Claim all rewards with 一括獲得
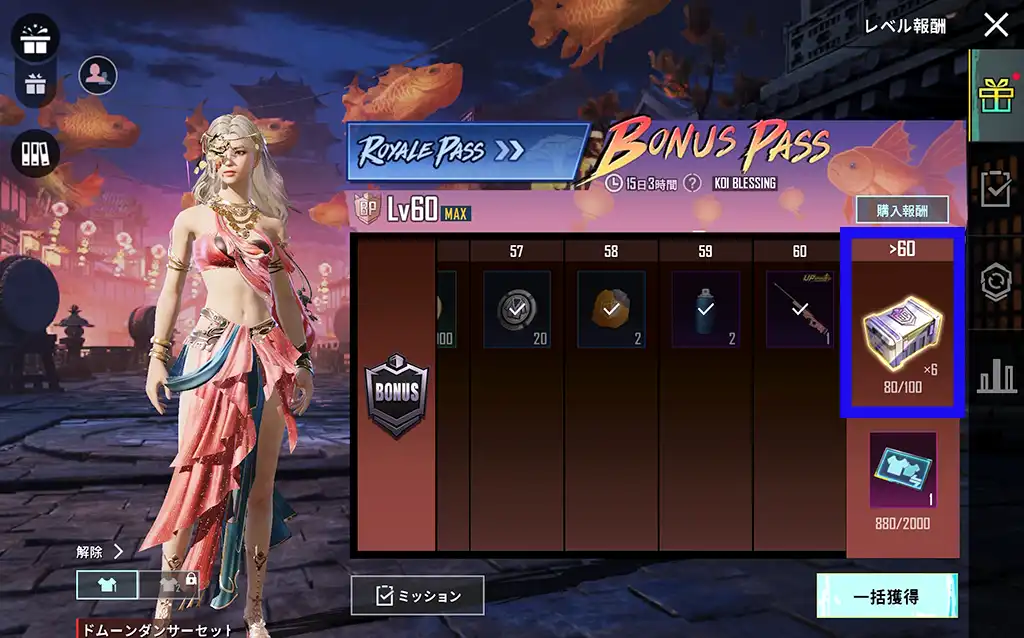1024x638 pixels. [886, 597]
